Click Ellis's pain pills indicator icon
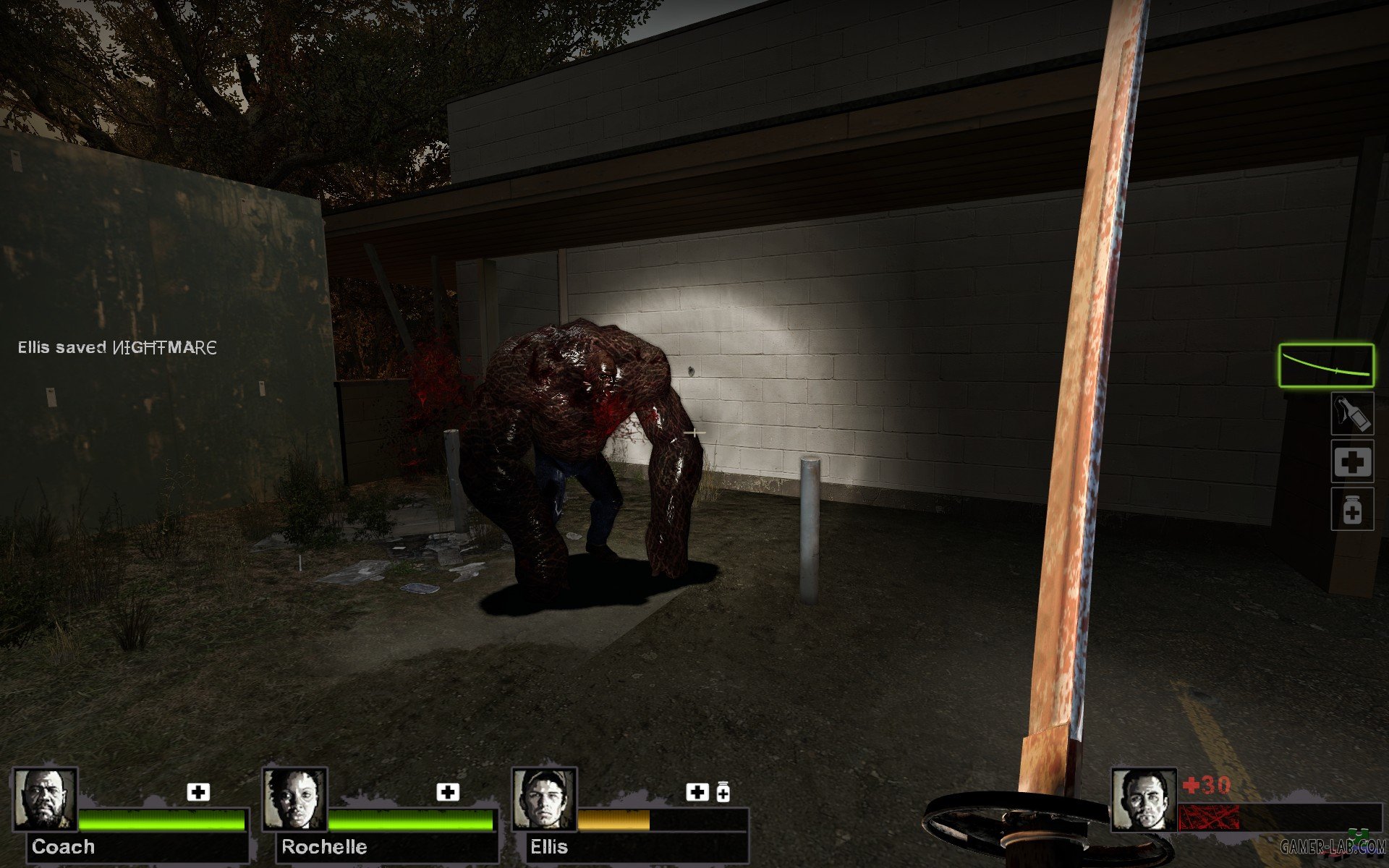Image resolution: width=1389 pixels, height=868 pixels. pyautogui.click(x=723, y=793)
